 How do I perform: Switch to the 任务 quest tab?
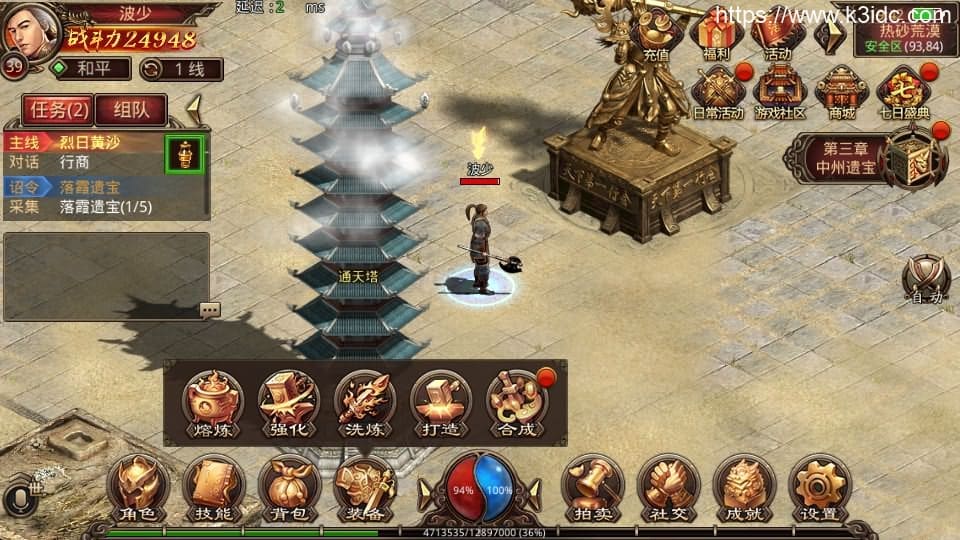58,109
